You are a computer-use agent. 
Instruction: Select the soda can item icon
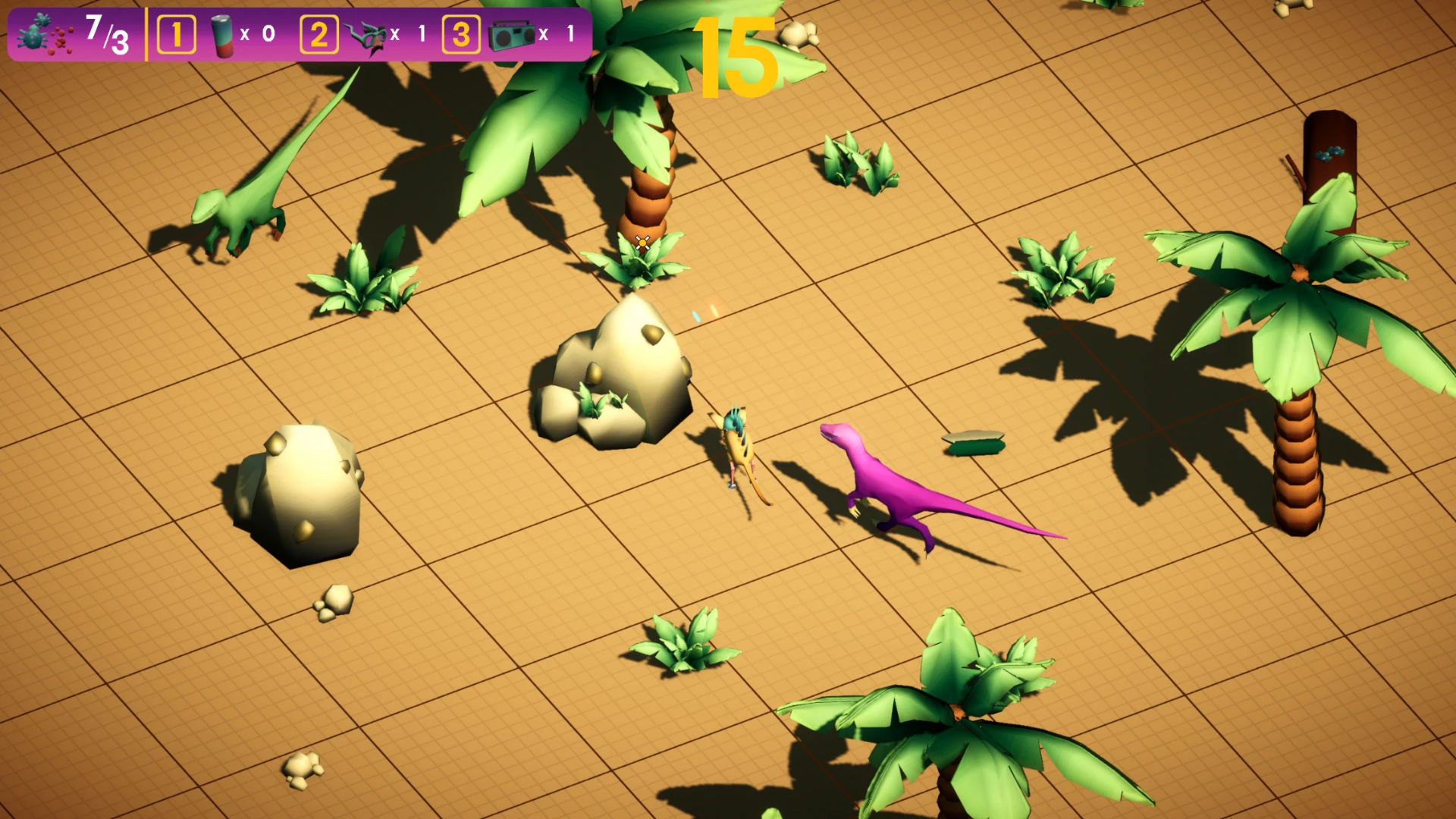coord(222,35)
